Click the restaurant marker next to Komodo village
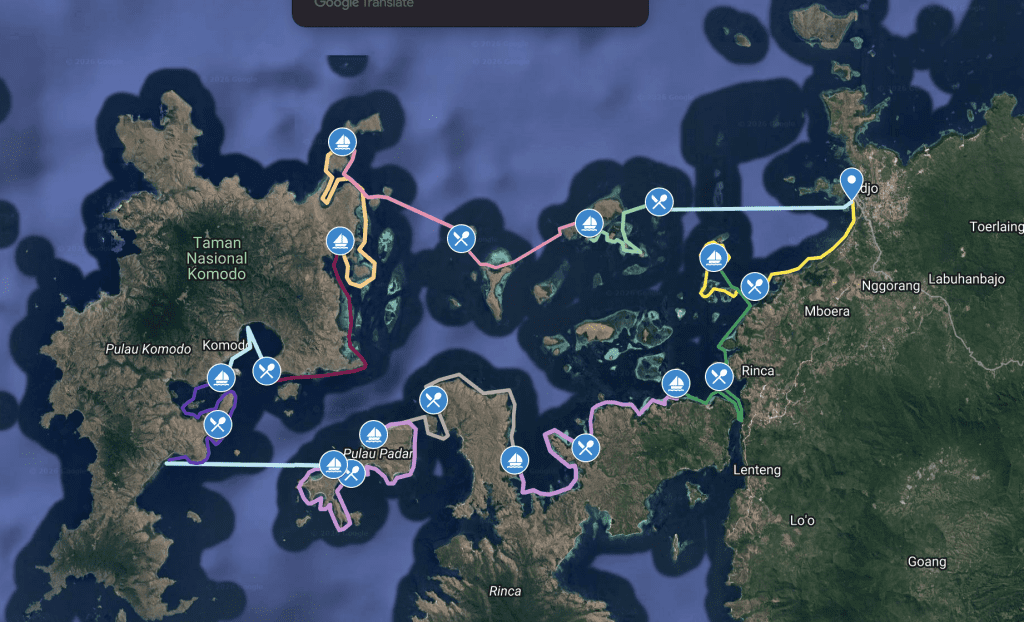This screenshot has height=622, width=1024. click(x=266, y=372)
